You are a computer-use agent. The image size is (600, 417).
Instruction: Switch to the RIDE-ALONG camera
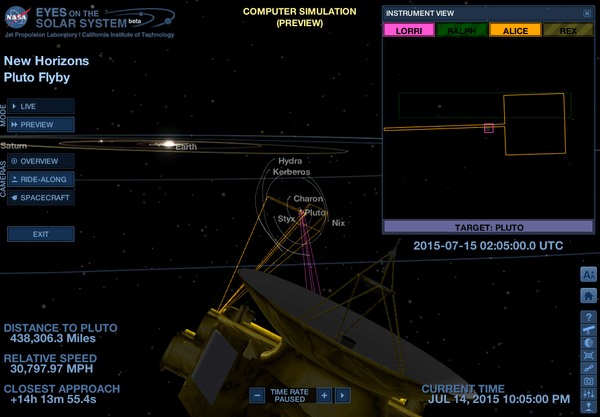pyautogui.click(x=41, y=180)
